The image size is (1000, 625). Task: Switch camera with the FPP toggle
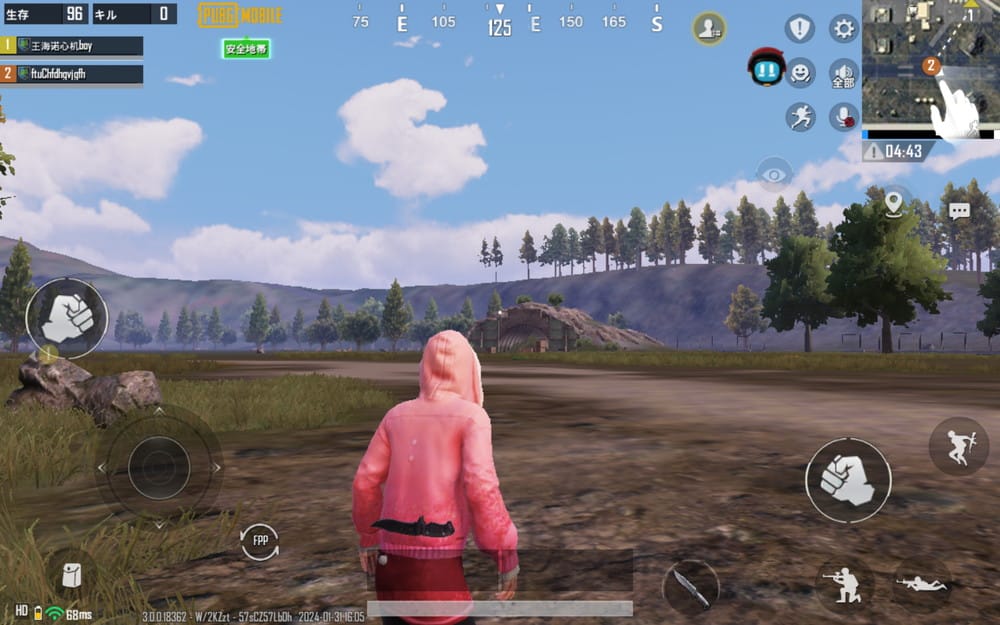260,541
